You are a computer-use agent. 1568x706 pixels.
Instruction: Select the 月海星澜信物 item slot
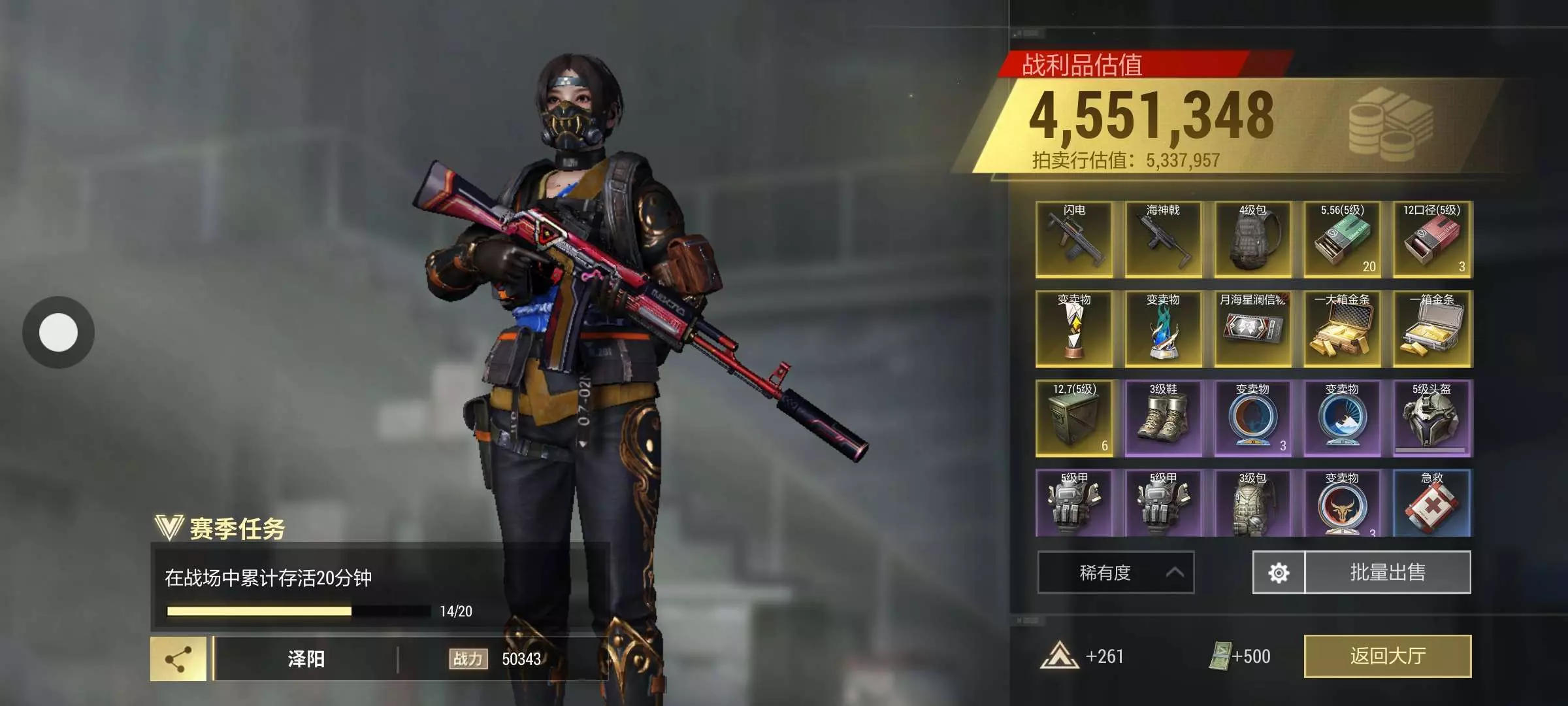point(1252,329)
